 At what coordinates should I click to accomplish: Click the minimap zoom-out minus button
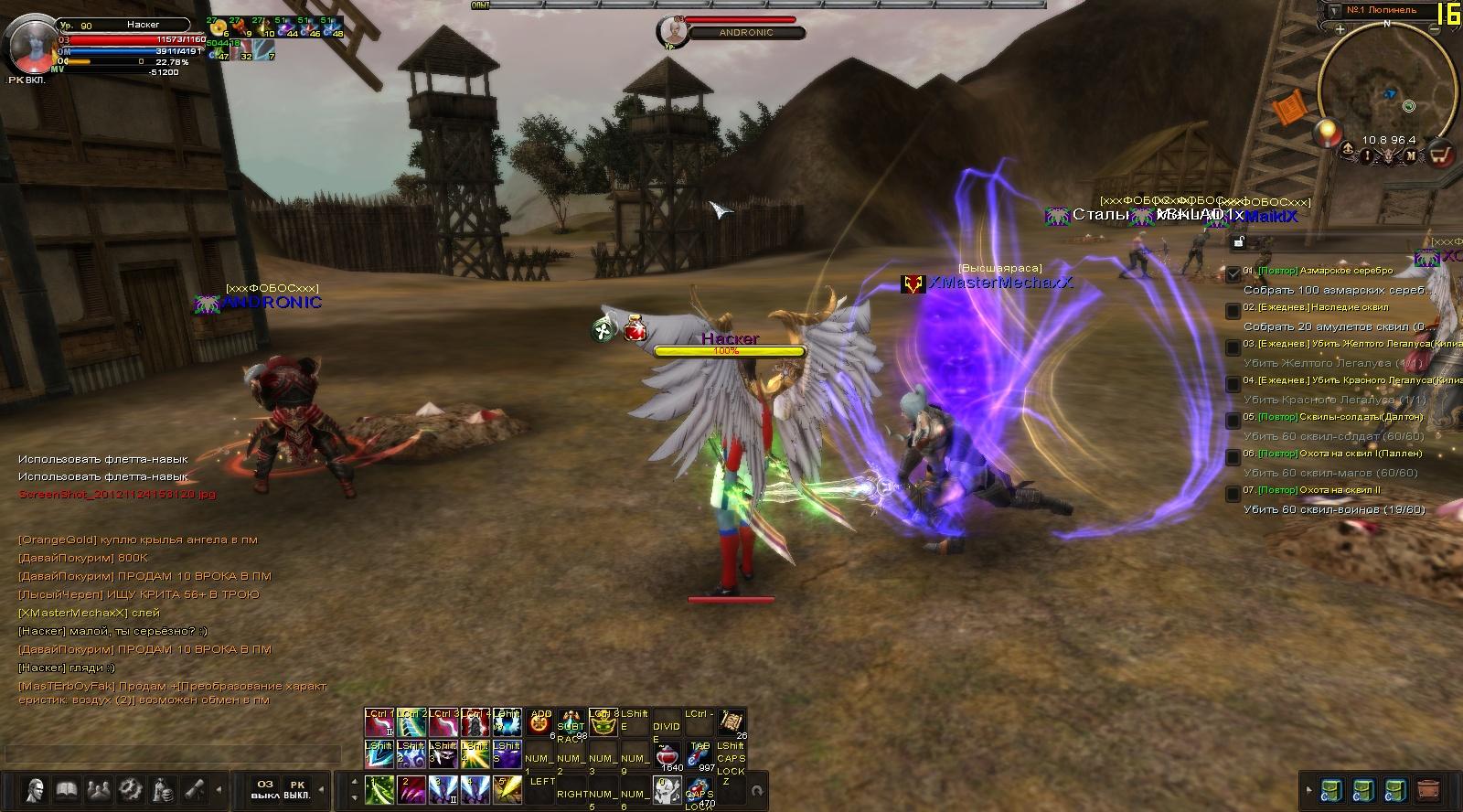click(1436, 31)
